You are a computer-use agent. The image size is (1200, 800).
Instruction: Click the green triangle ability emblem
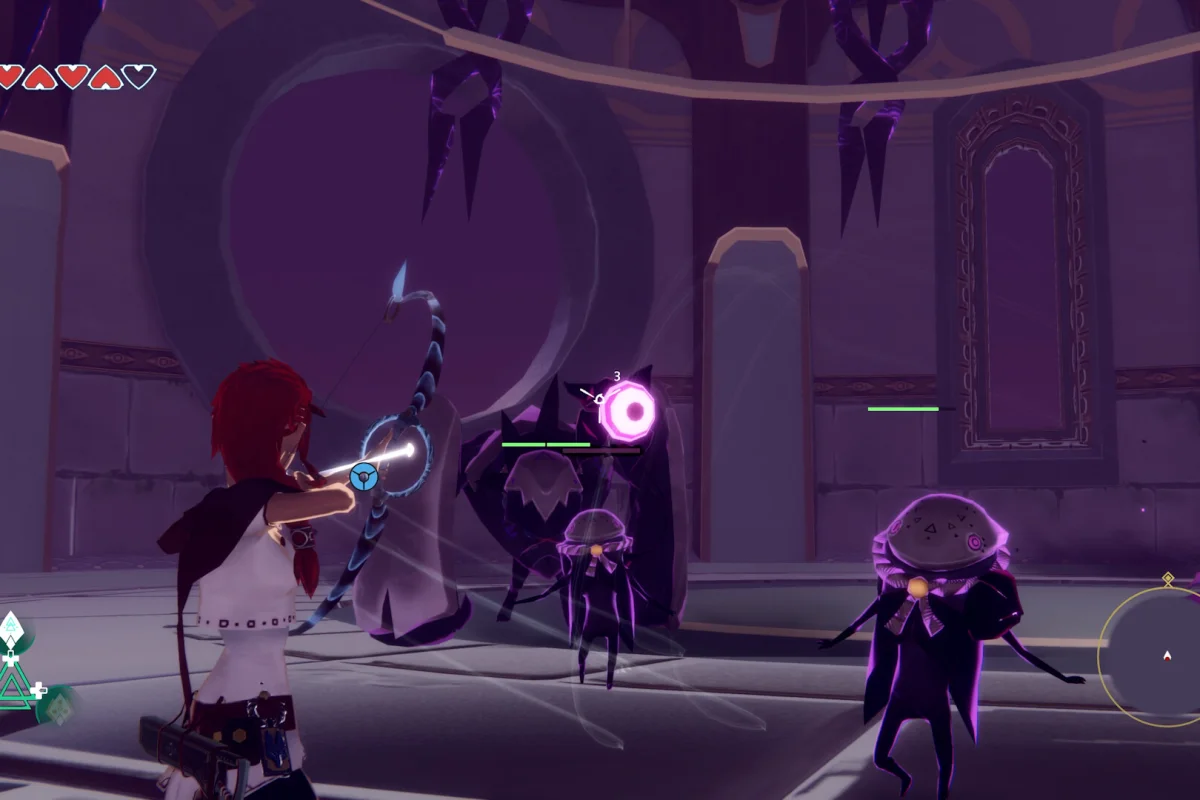click(15, 688)
